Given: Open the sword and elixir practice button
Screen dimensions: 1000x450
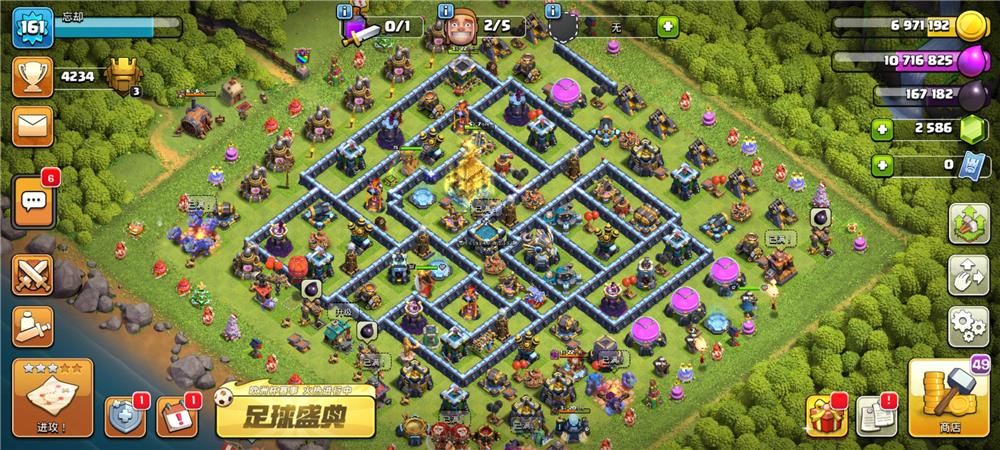Looking at the screenshot, I should click(32, 325).
